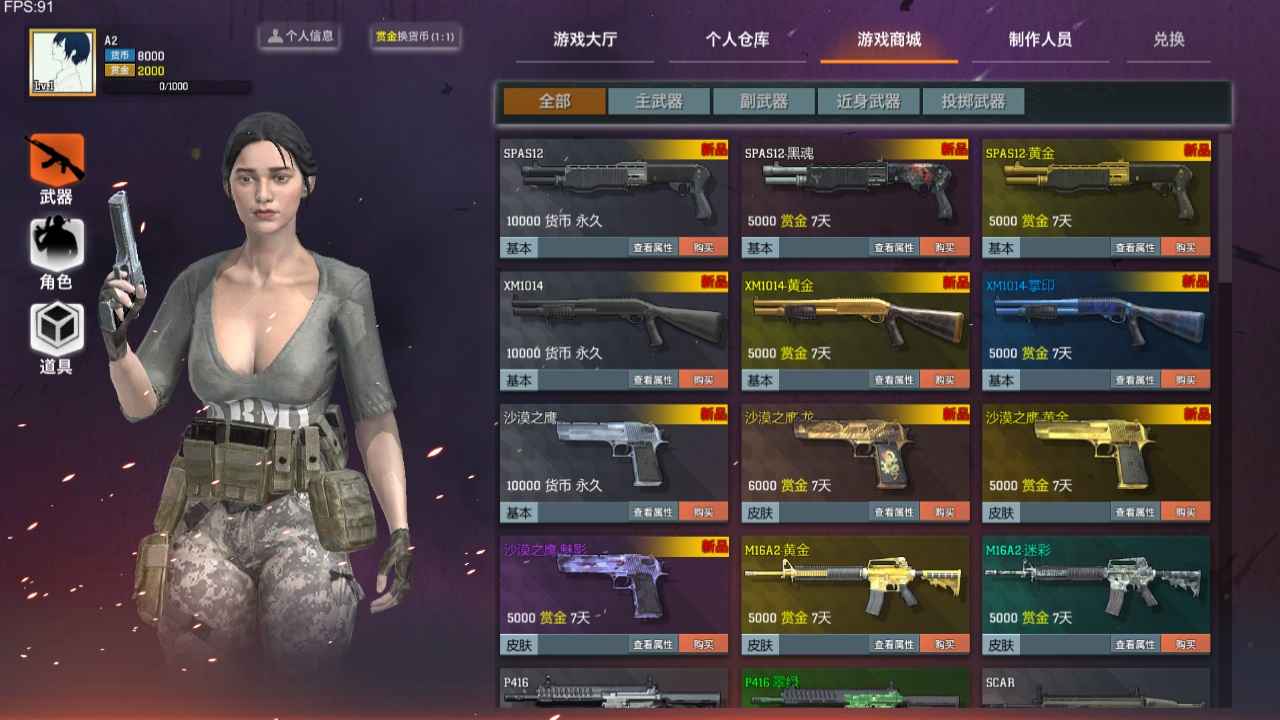The width and height of the screenshot is (1280, 720).
Task: Click the 赏金 icon showing 2000
Action: (122, 70)
